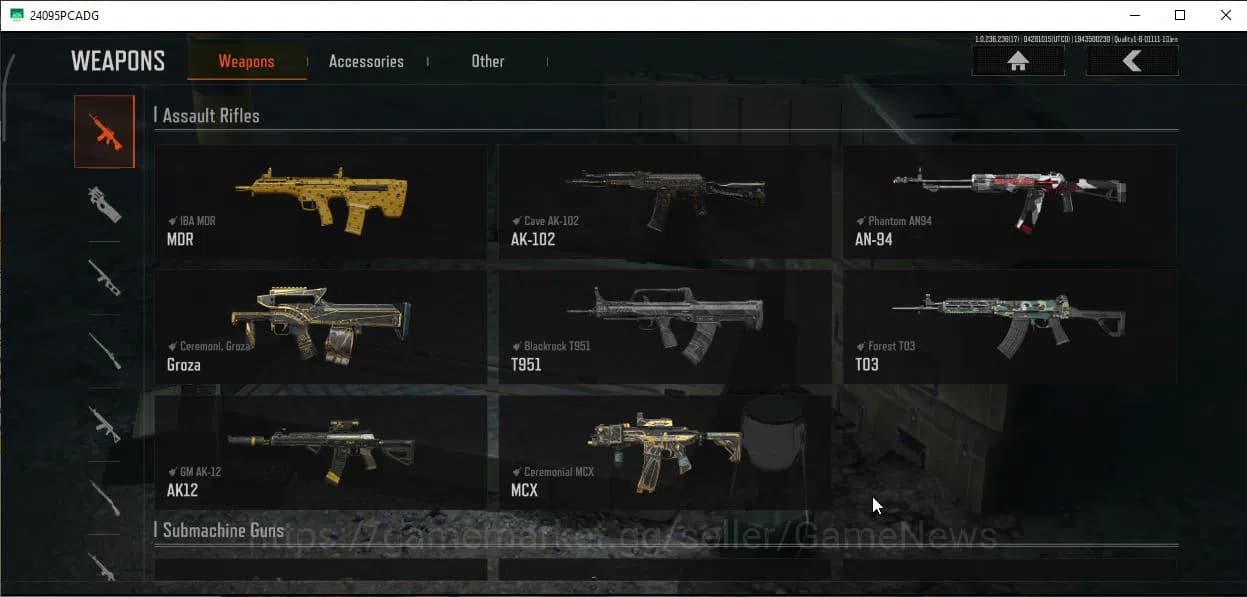Pick the Ceremonial MCX tile
1247x597 pixels.
click(664, 452)
